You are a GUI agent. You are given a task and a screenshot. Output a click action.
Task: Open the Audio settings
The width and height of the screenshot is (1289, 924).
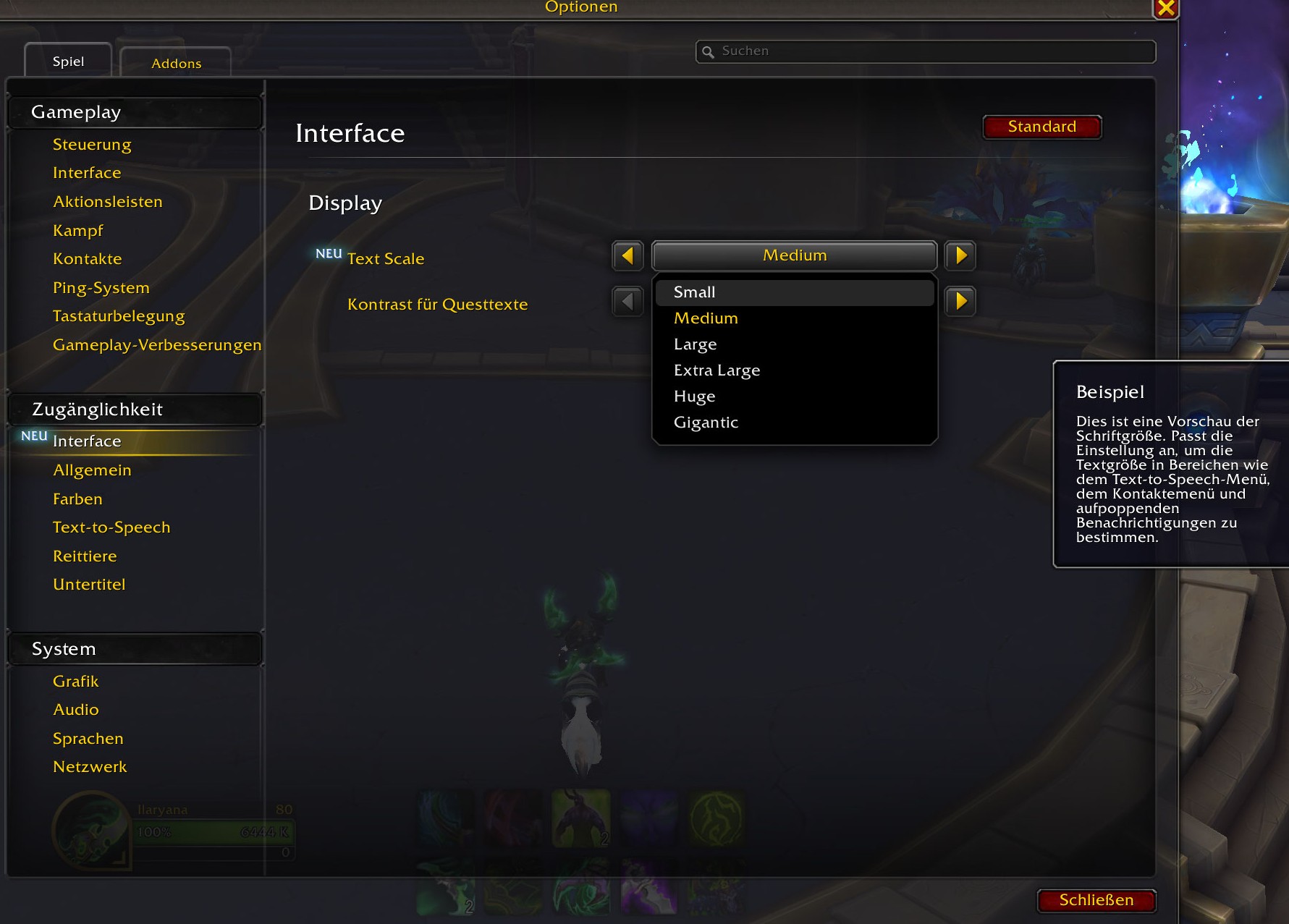pos(76,710)
